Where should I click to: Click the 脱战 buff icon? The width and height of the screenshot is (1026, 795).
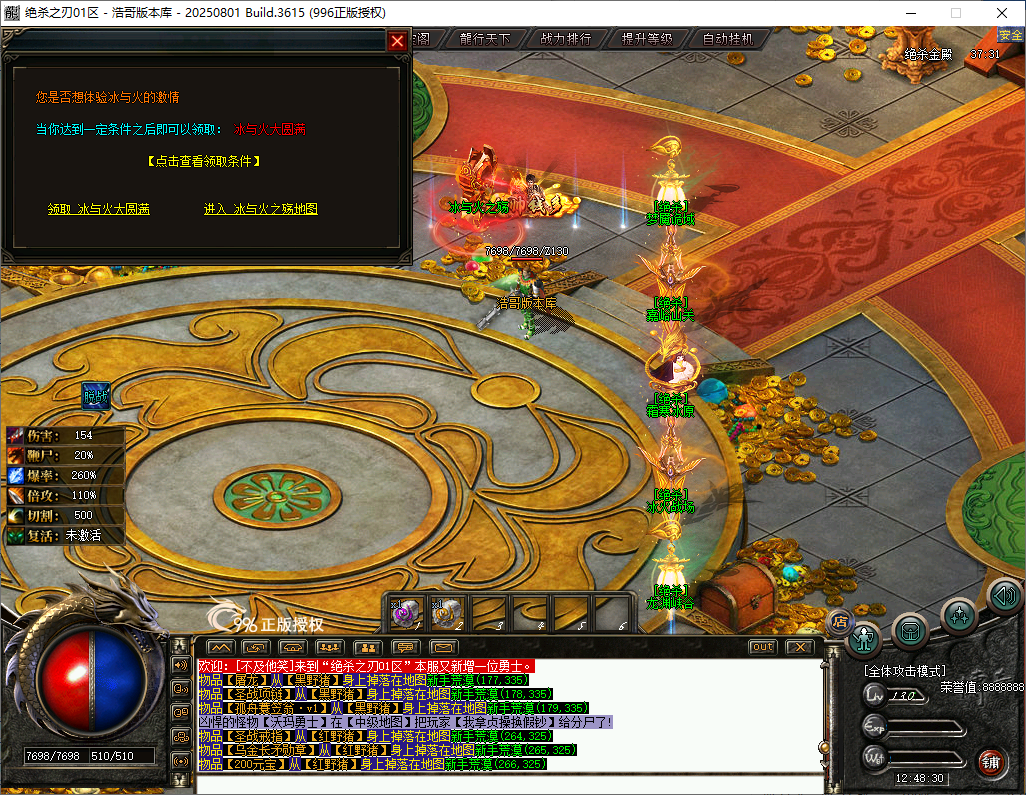click(x=96, y=395)
